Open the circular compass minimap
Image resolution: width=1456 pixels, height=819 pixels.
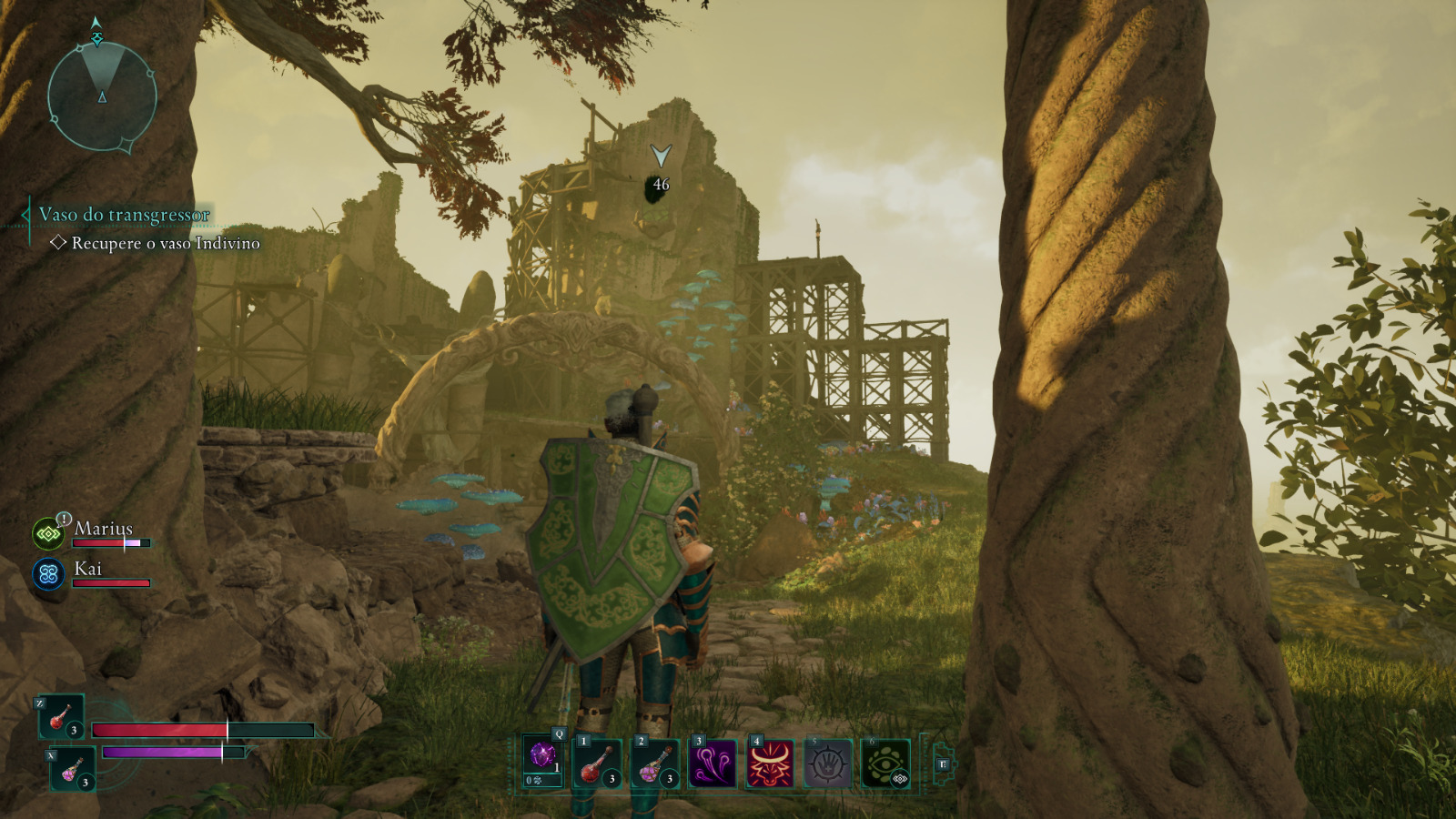[102, 96]
